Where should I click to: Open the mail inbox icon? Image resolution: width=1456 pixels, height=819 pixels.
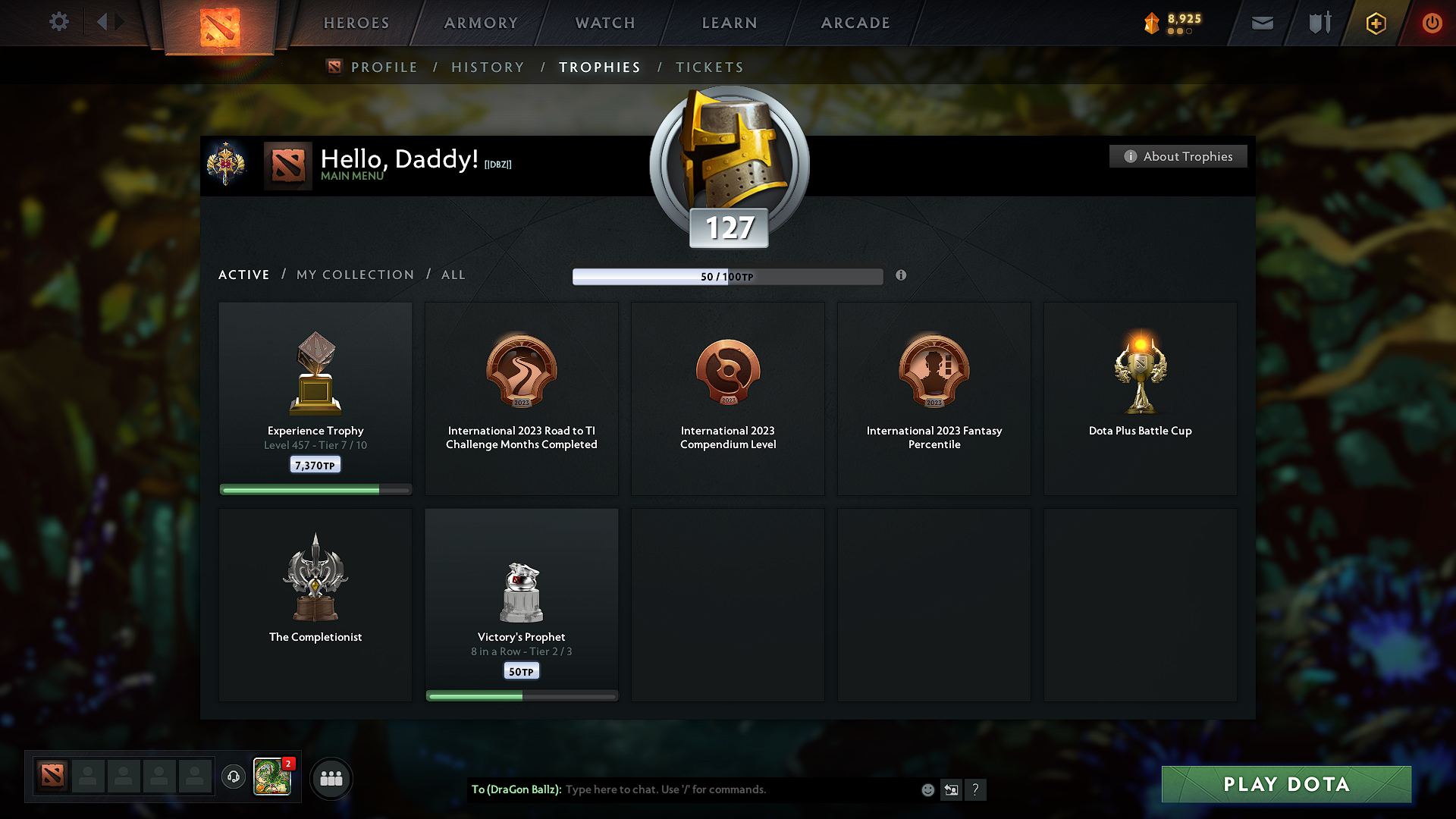pyautogui.click(x=1262, y=23)
